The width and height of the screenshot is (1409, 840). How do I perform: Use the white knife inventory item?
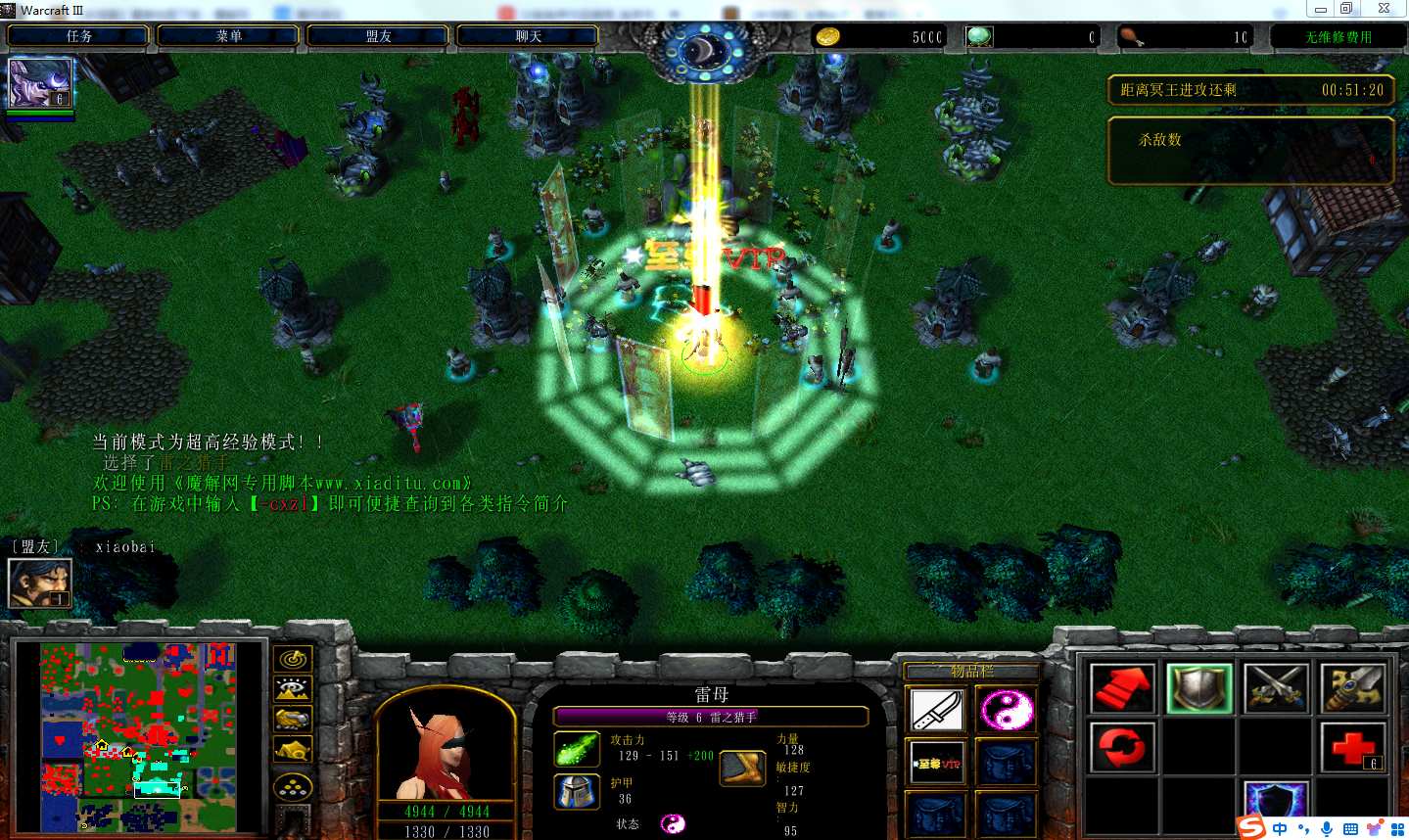point(937,710)
